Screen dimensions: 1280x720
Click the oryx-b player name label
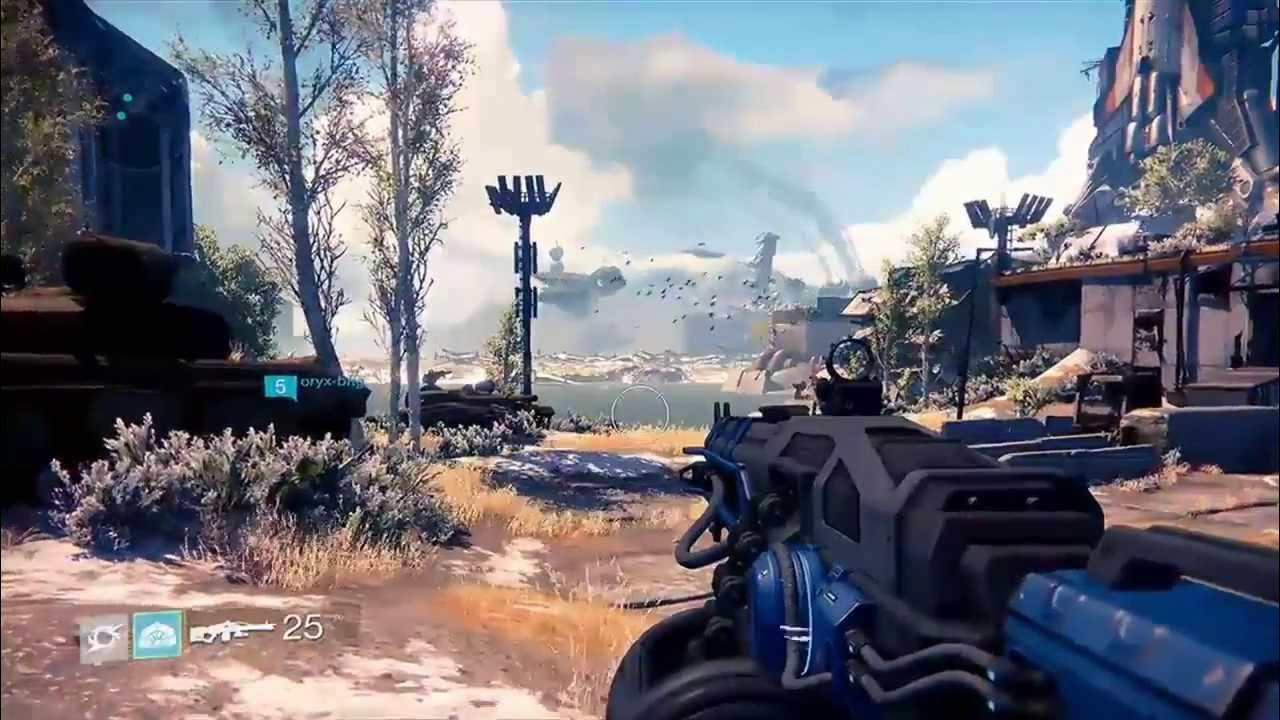click(x=330, y=383)
